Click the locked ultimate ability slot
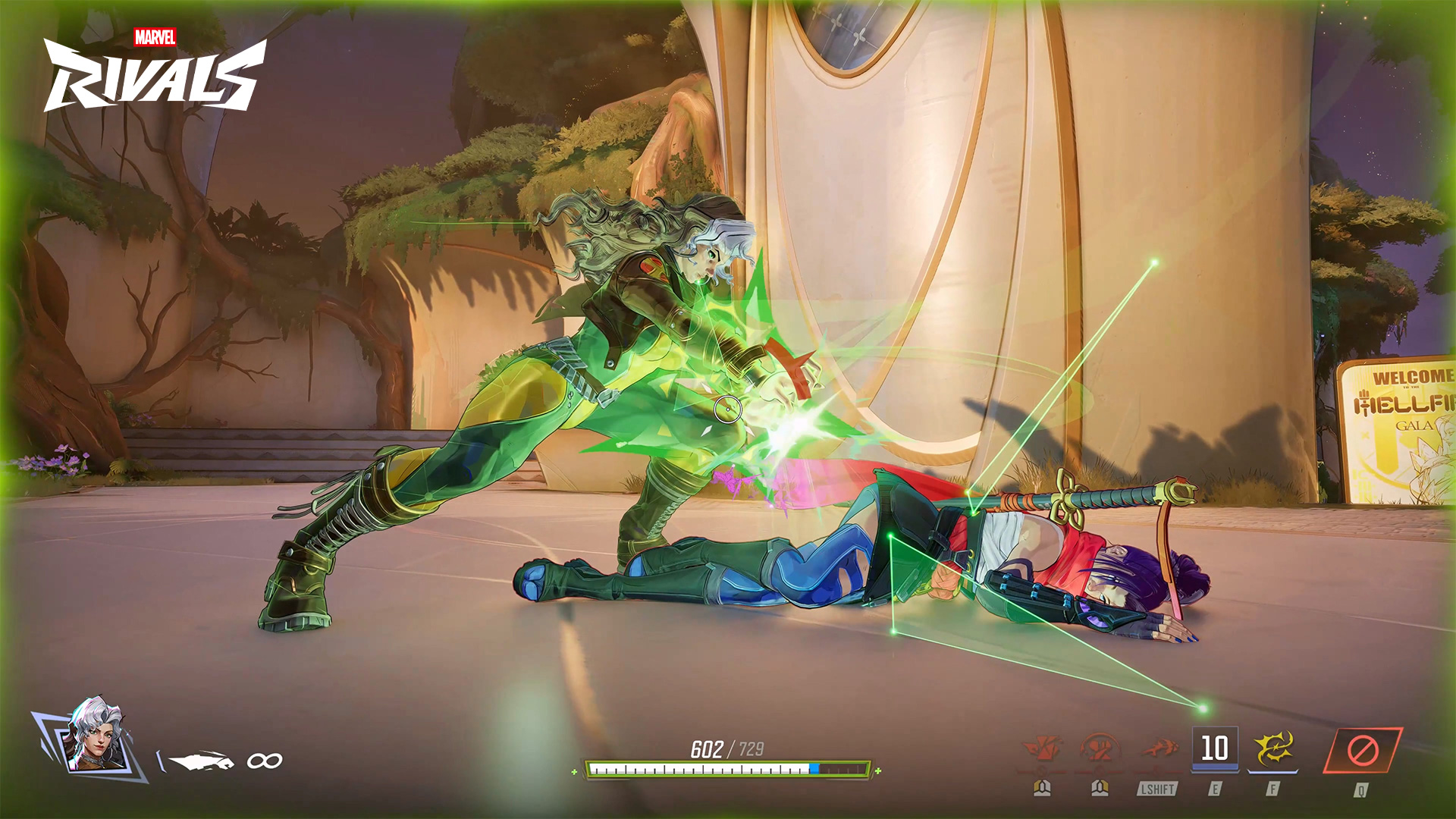Image resolution: width=1456 pixels, height=819 pixels. tap(1362, 751)
